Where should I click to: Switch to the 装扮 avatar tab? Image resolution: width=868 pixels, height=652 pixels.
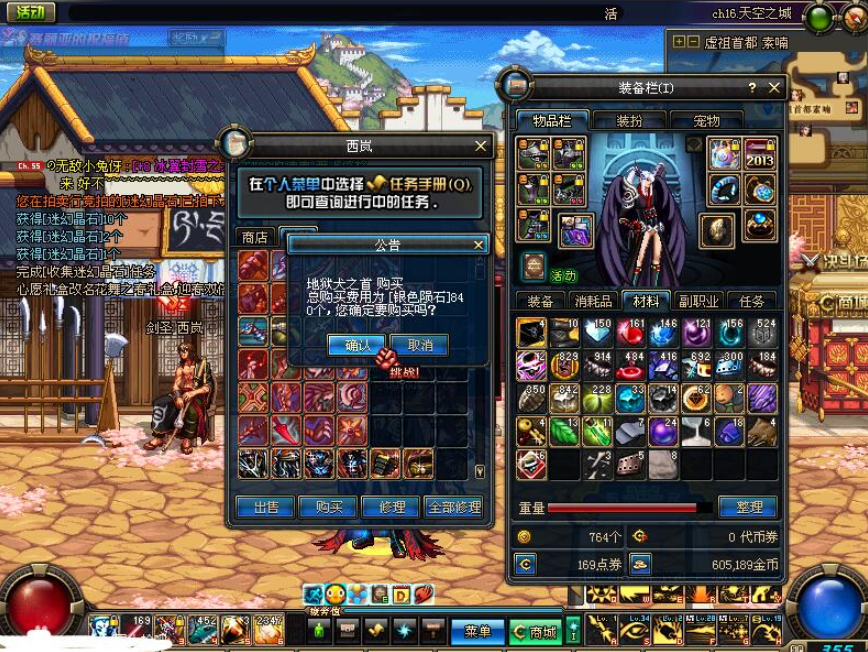tap(629, 121)
